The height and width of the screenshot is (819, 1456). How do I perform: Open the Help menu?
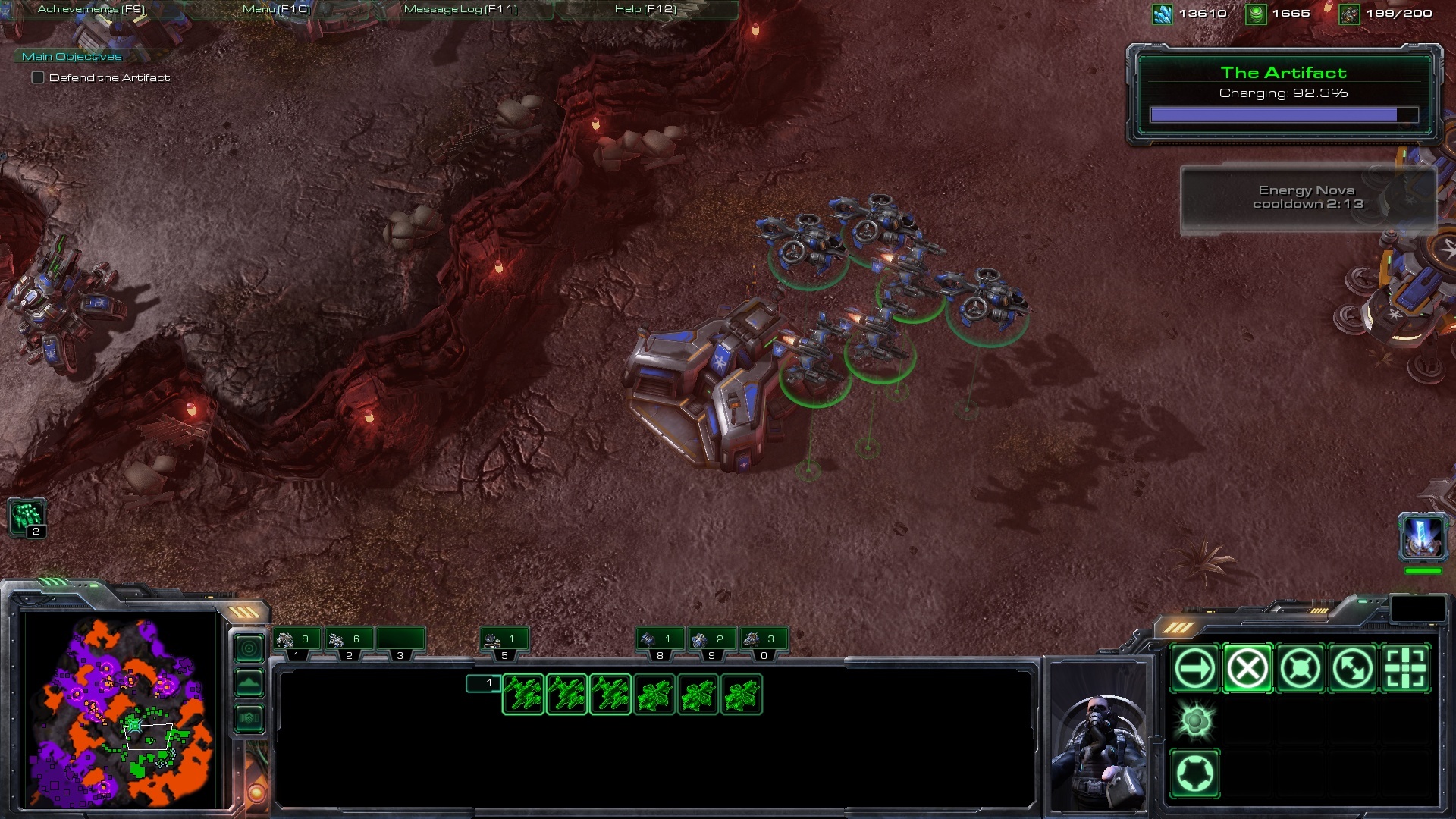point(645,9)
